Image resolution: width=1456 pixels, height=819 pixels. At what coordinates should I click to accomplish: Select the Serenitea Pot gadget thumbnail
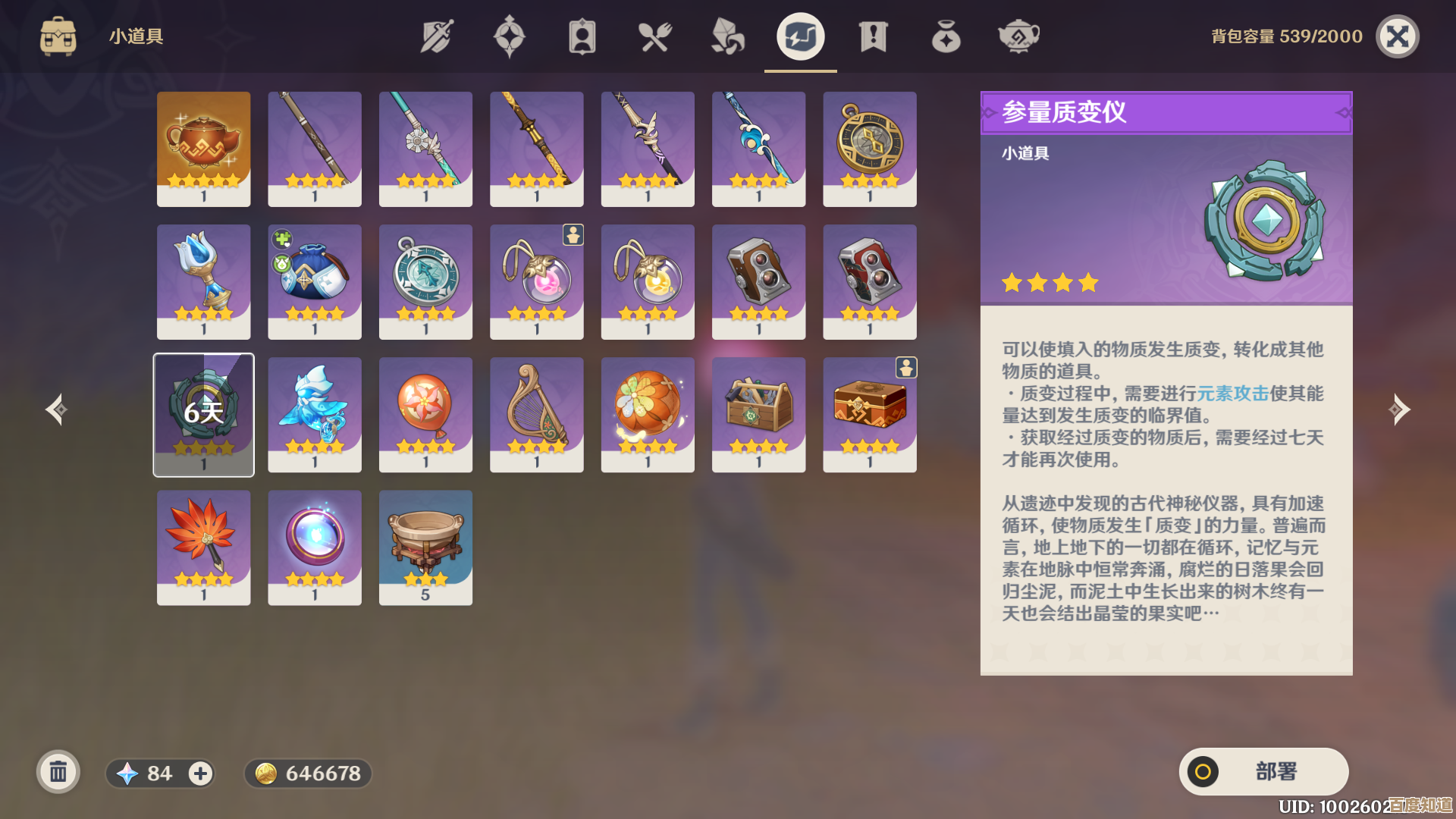tap(203, 149)
